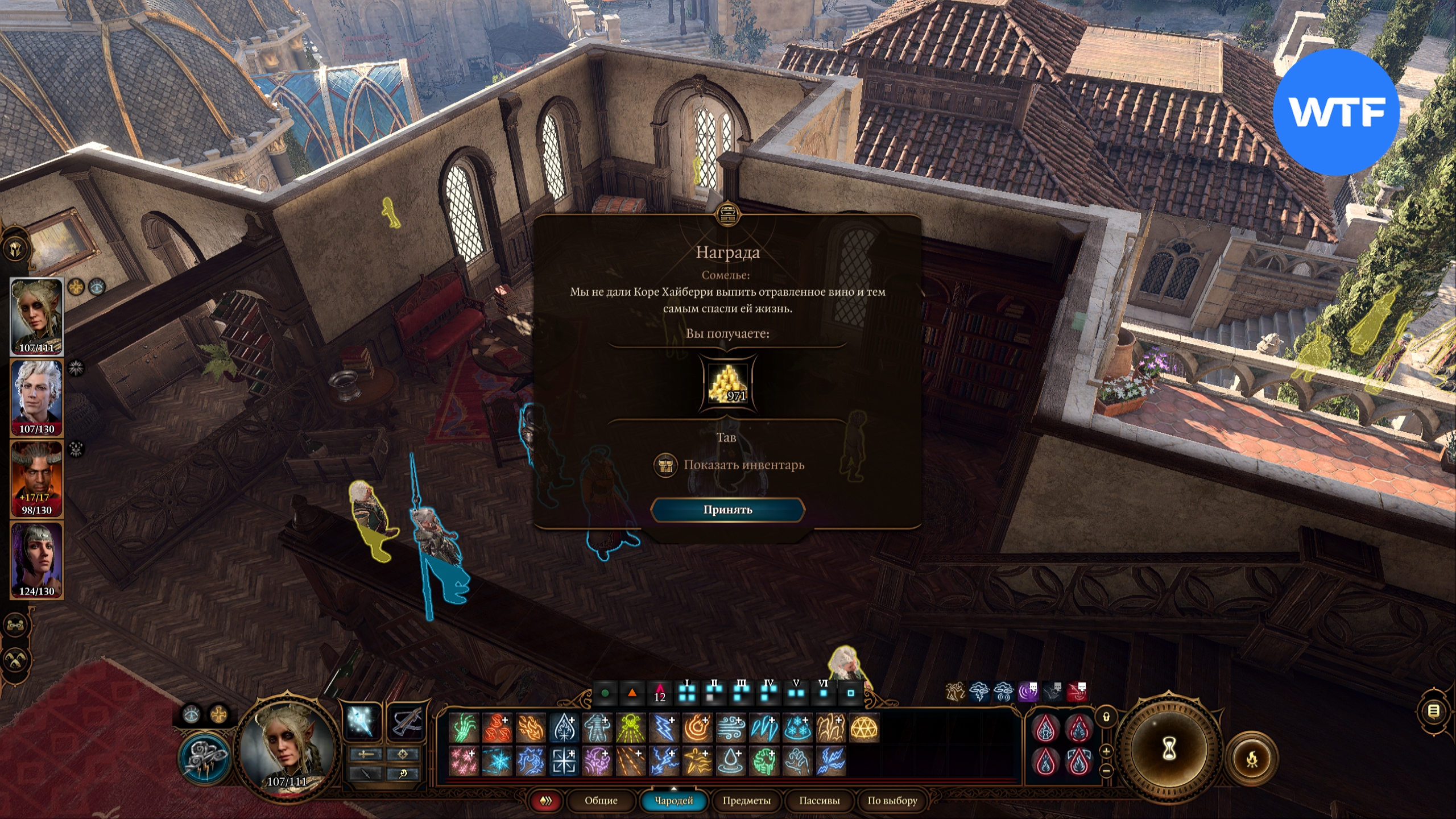Switch to the Пассивы hotbar tab
This screenshot has height=819, width=1456.
click(x=819, y=801)
